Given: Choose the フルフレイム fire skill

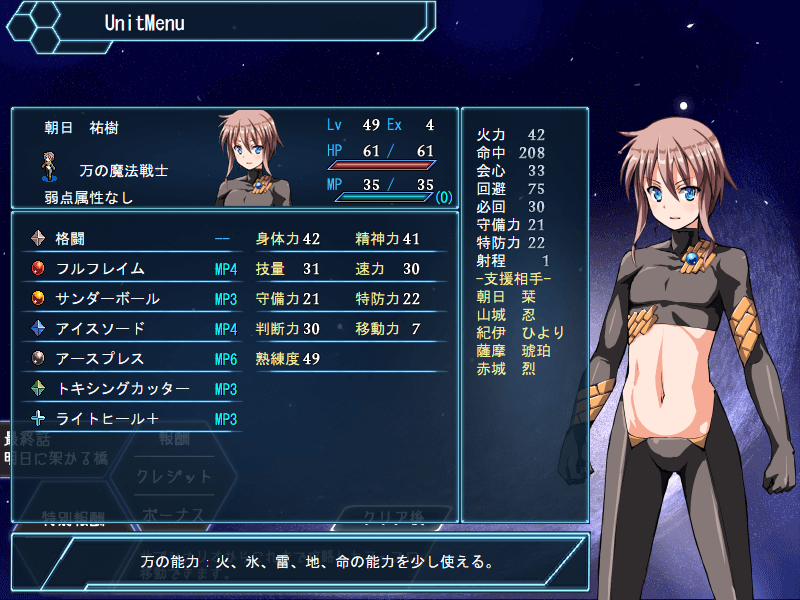Looking at the screenshot, I should pos(130,269).
